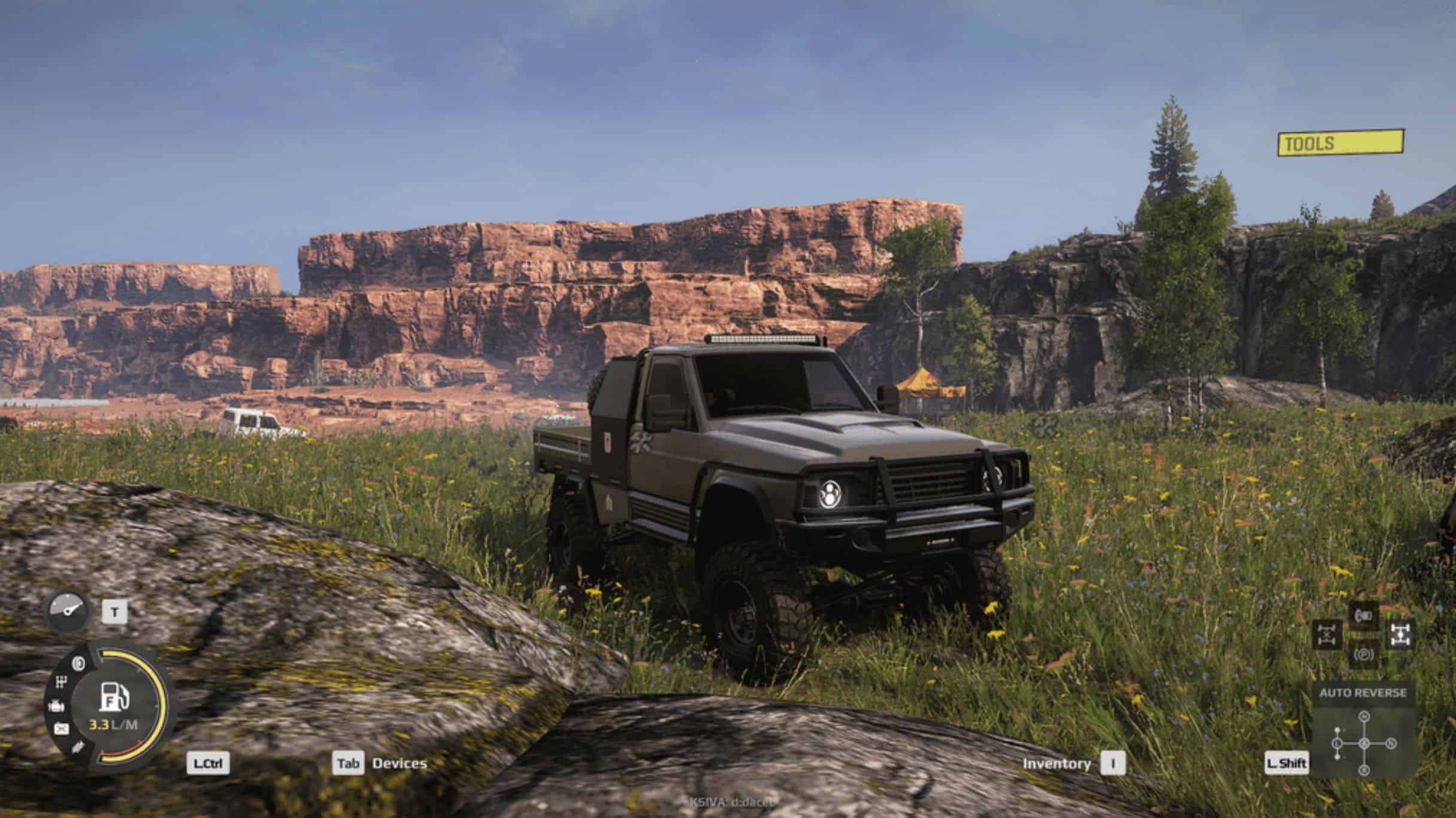1456x818 pixels.
Task: Select the center Auto gear node
Action: coord(1364,744)
